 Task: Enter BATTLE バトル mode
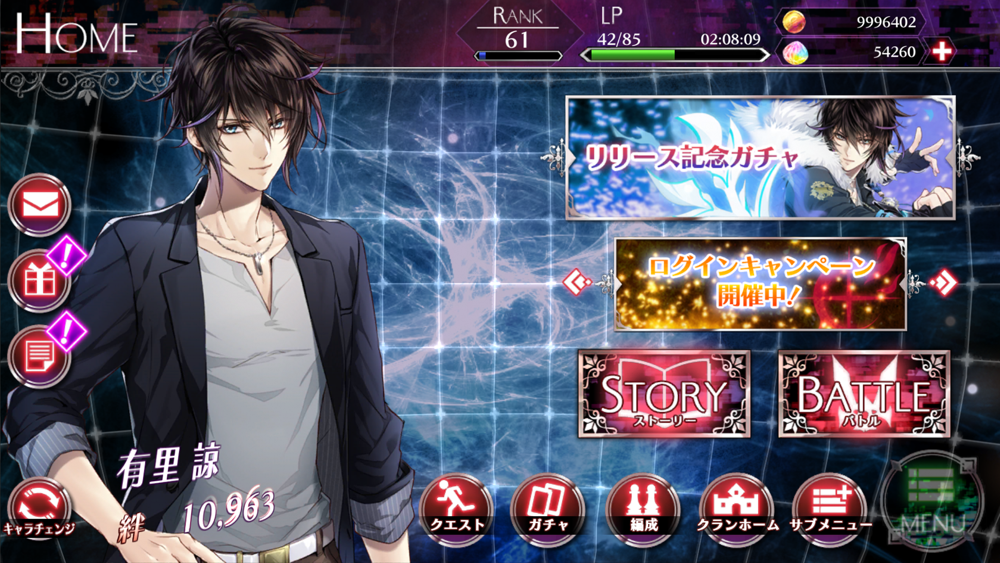click(863, 394)
